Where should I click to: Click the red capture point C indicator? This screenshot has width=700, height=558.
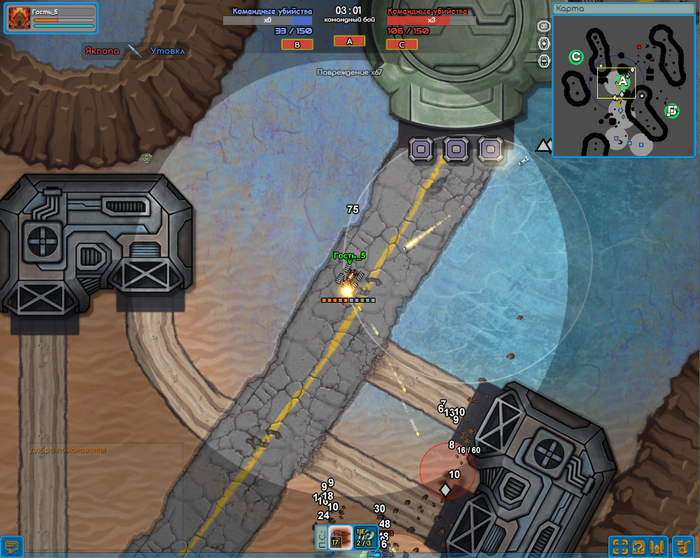pos(402,44)
